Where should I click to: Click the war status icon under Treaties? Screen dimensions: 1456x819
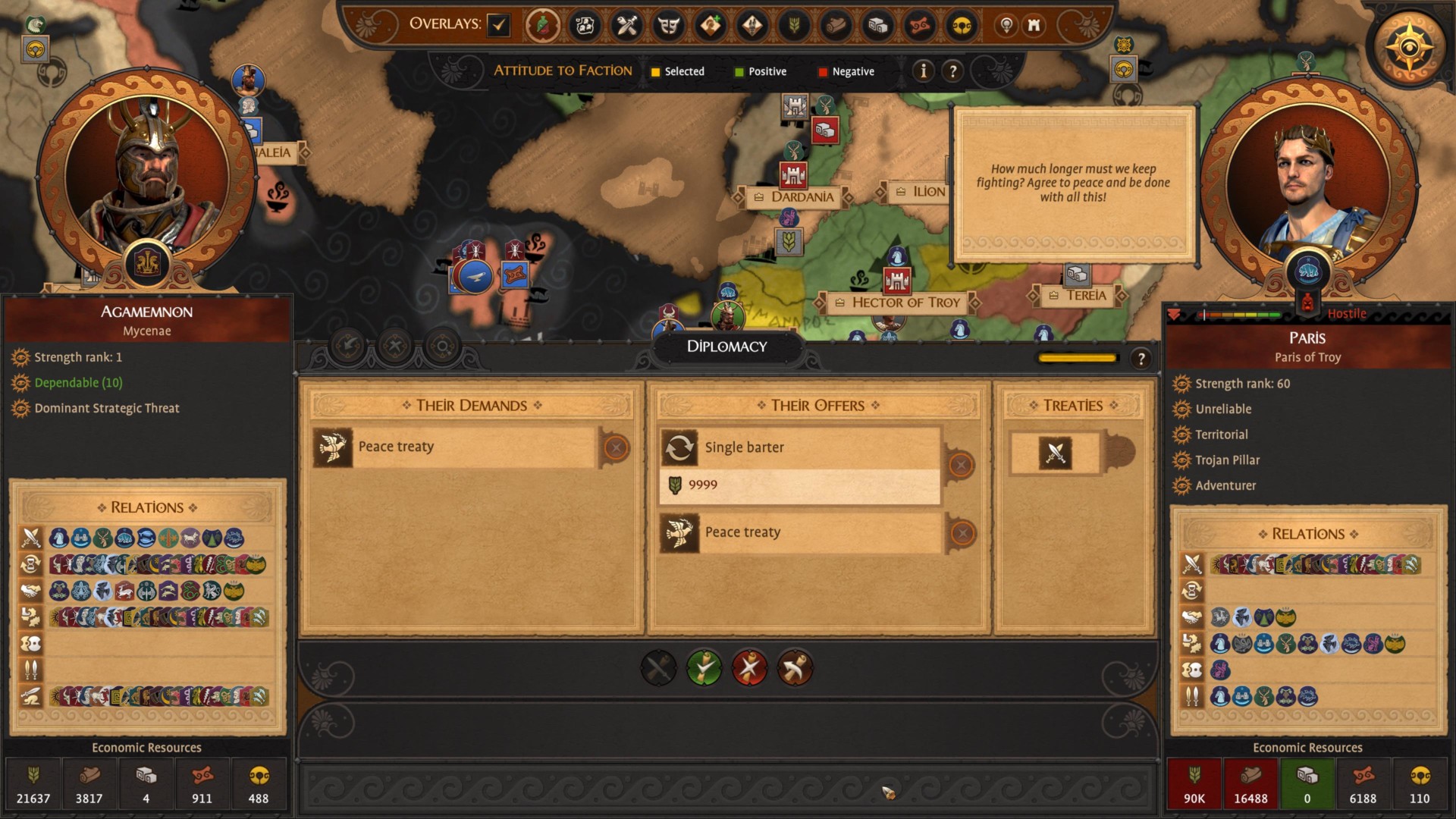pyautogui.click(x=1055, y=453)
